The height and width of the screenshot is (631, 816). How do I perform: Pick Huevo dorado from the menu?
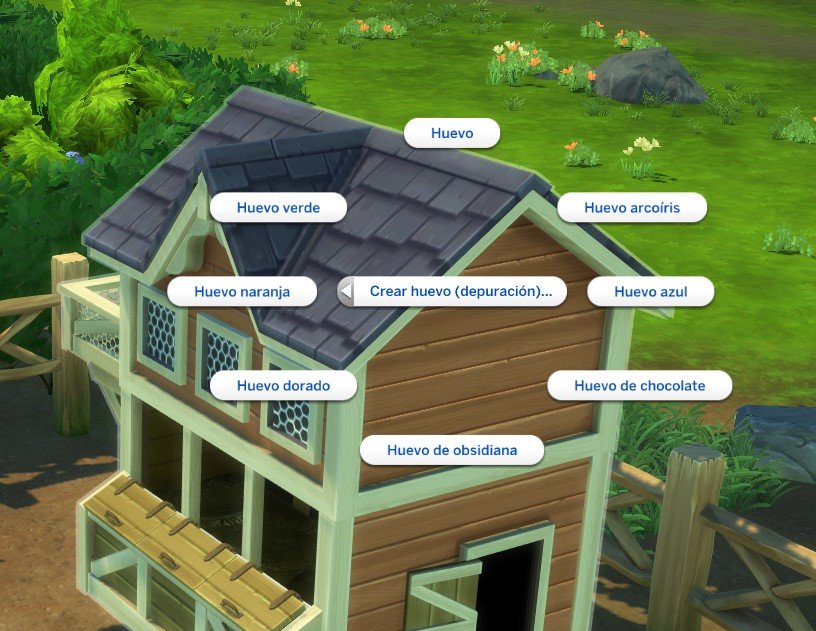click(x=283, y=385)
